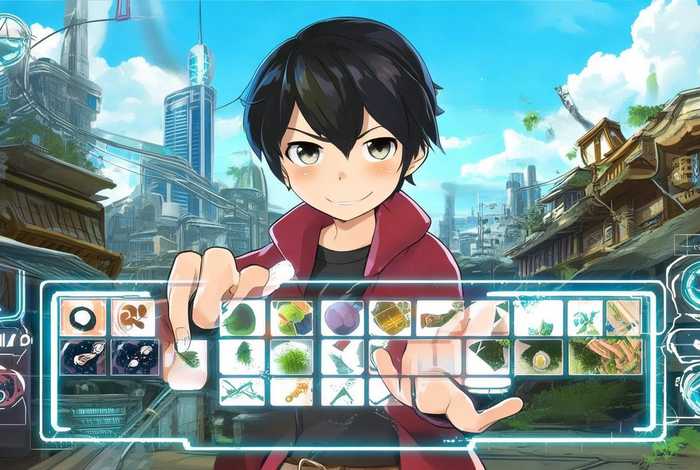Select the purple orb item slot
The image size is (700, 470).
[343, 318]
